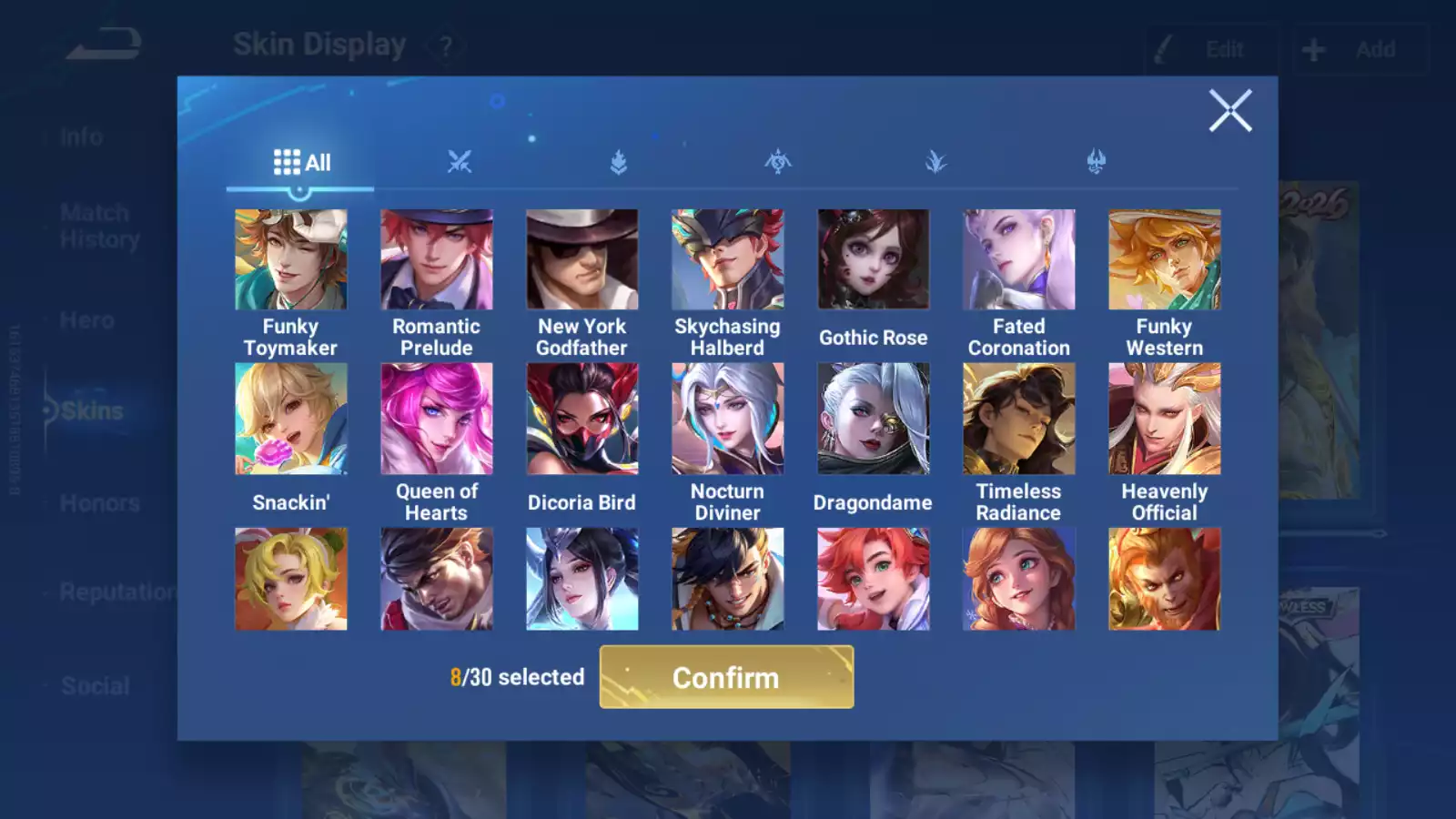Select the Skychasing Halberd skin
The image size is (1456, 819).
click(727, 260)
